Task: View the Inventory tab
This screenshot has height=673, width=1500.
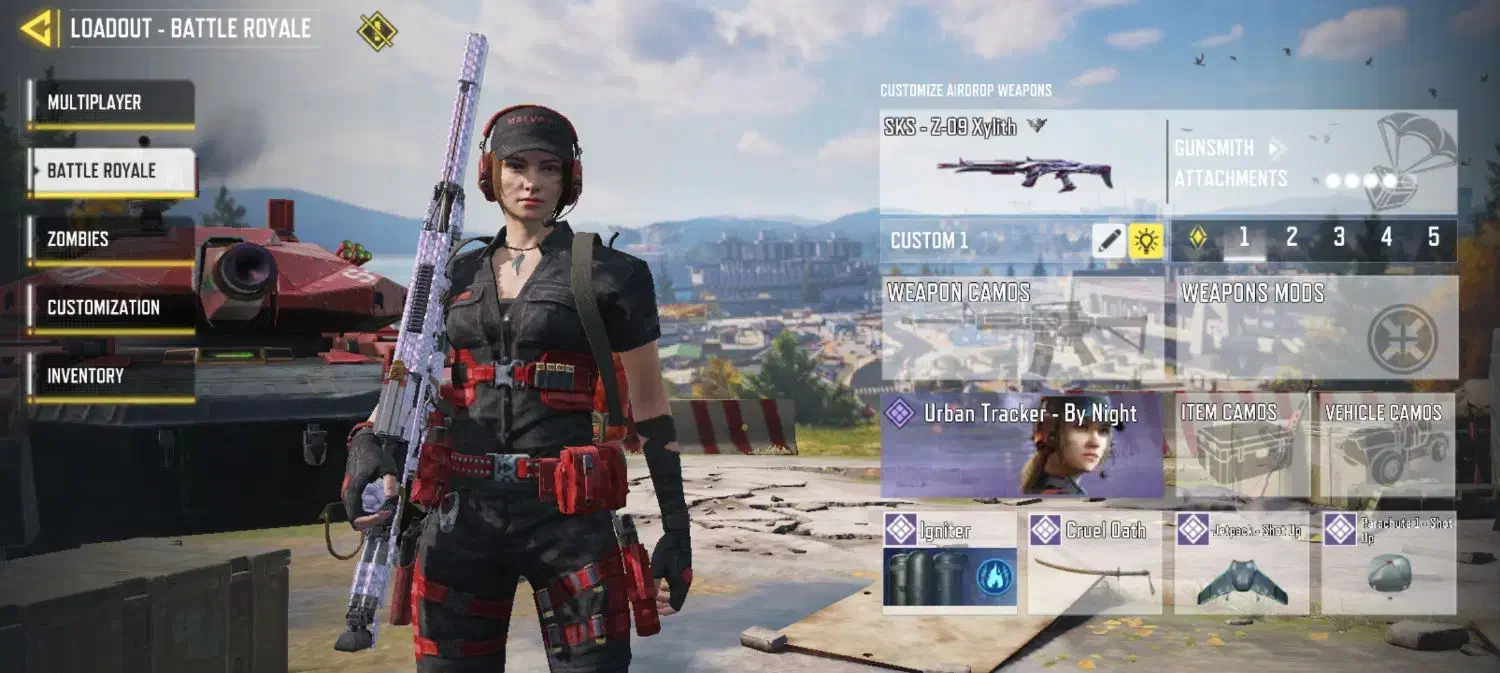Action: pyautogui.click(x=110, y=376)
